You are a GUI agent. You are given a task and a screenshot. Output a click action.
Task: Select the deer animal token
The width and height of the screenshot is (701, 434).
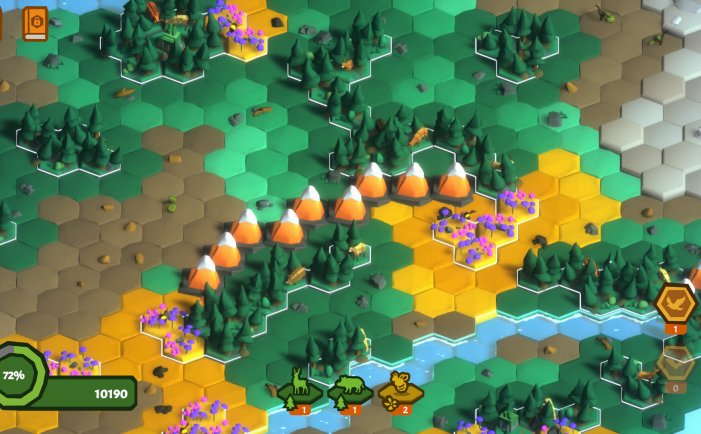coord(299,386)
